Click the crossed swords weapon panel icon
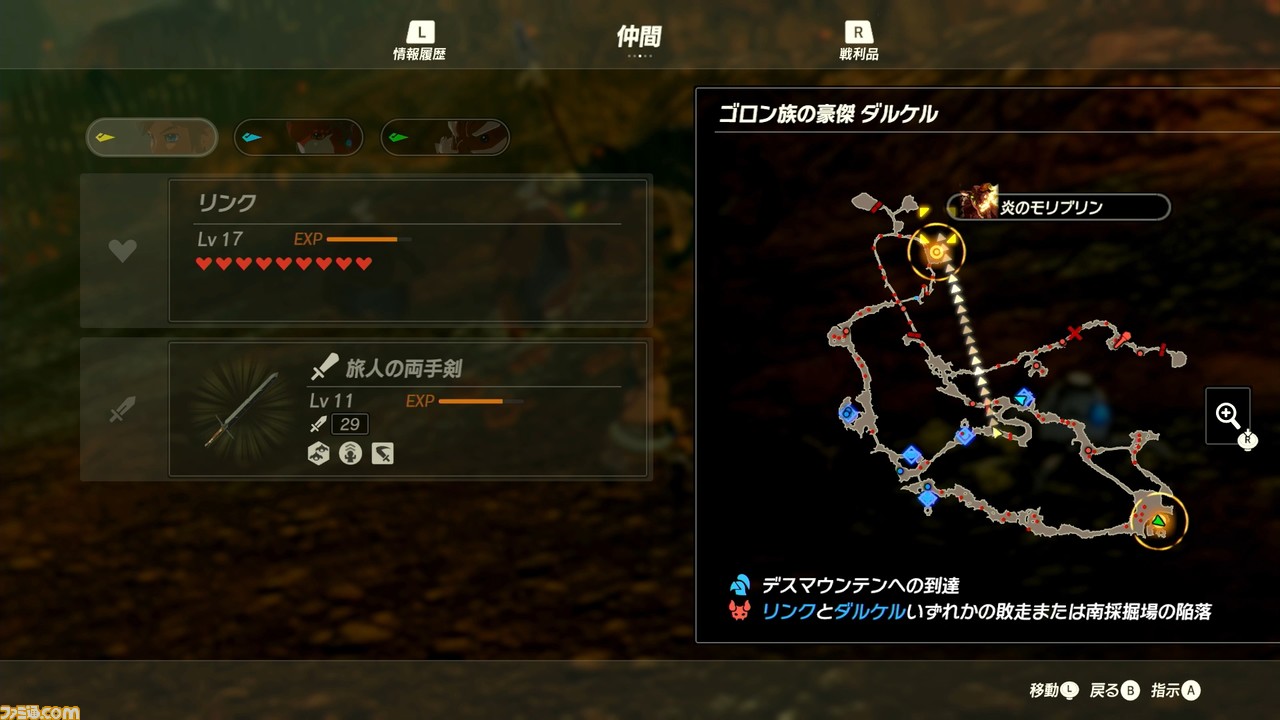The width and height of the screenshot is (1280, 720). tap(122, 407)
